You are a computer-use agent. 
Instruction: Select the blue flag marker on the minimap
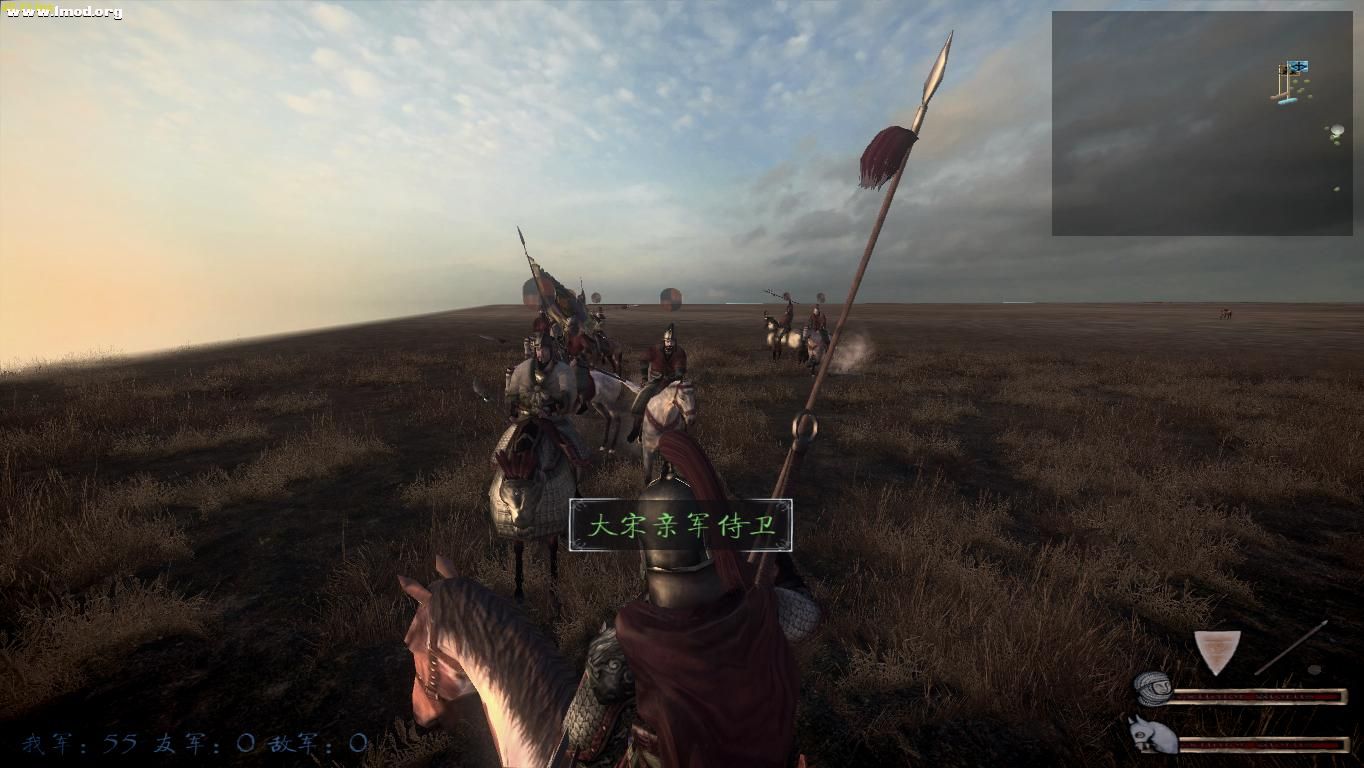pos(1298,67)
